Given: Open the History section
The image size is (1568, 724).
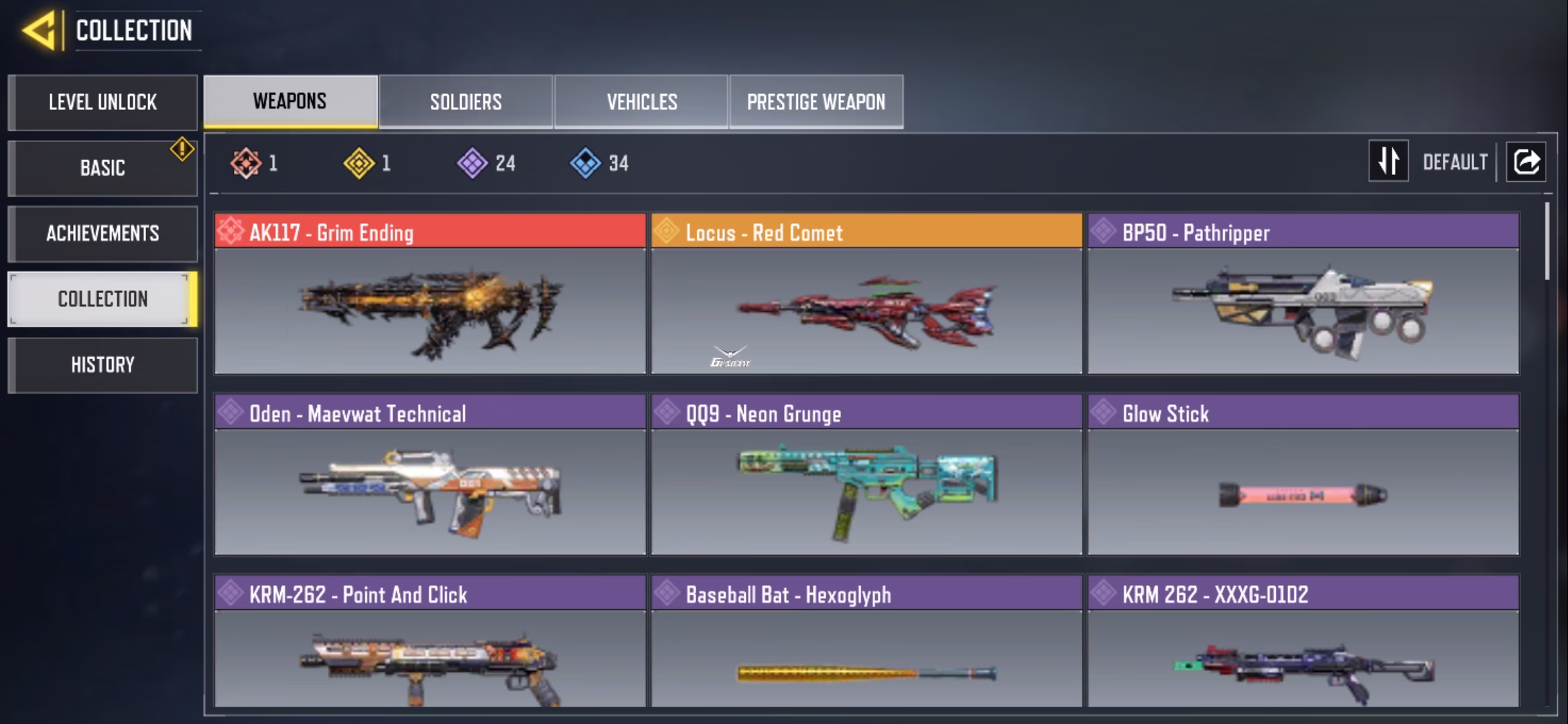Looking at the screenshot, I should point(103,365).
